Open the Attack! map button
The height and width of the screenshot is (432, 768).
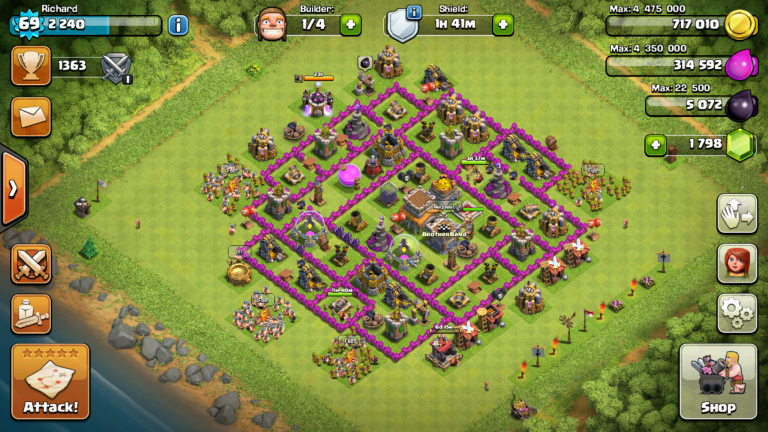(50, 381)
